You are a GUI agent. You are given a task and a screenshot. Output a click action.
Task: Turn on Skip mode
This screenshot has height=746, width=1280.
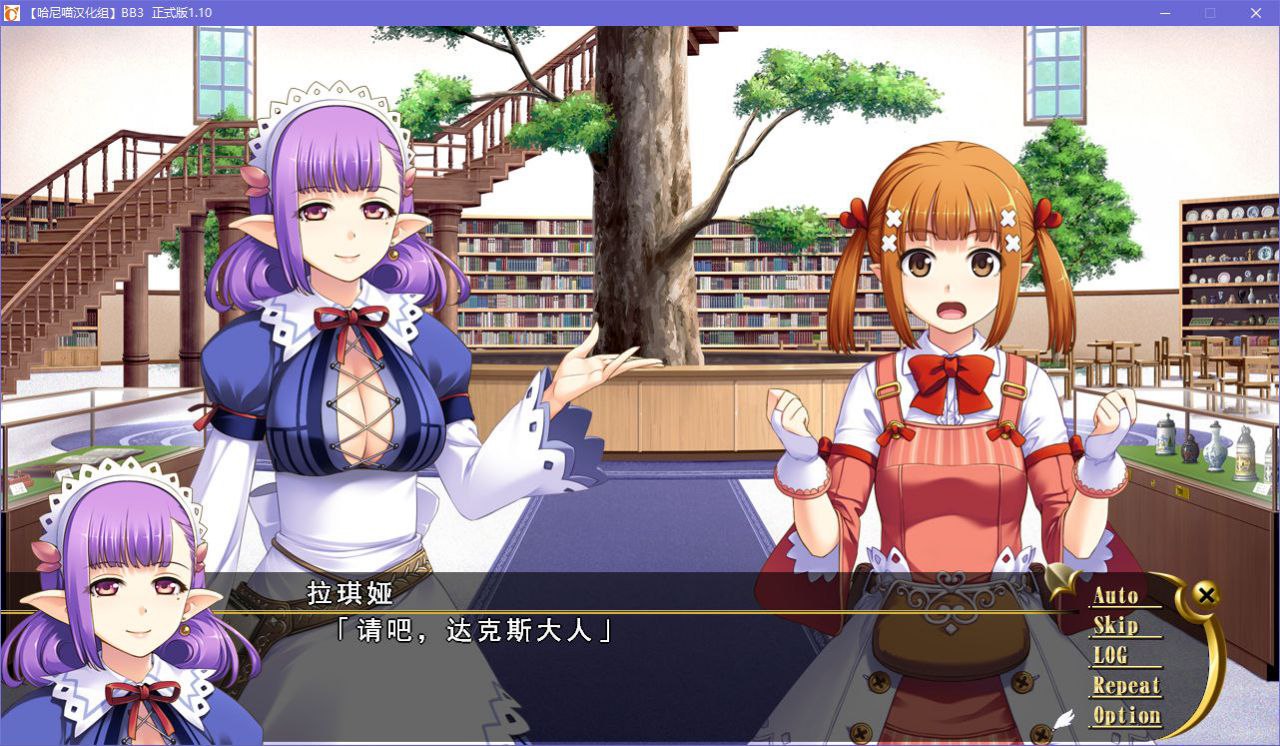[1116, 625]
